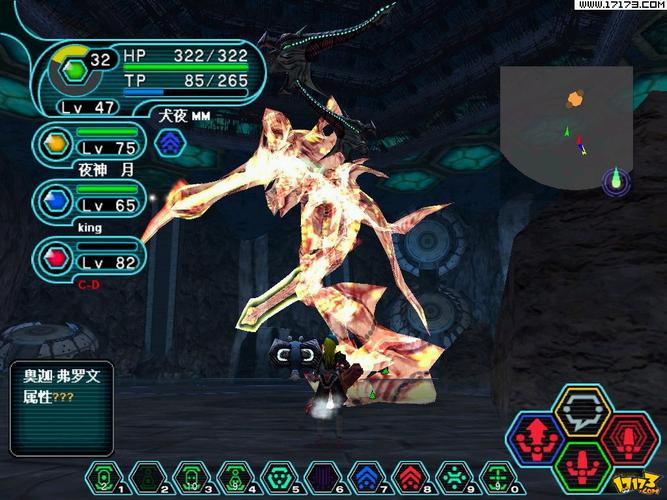
Task: Select party member king's Lv 65 frame
Action: coord(88,200)
